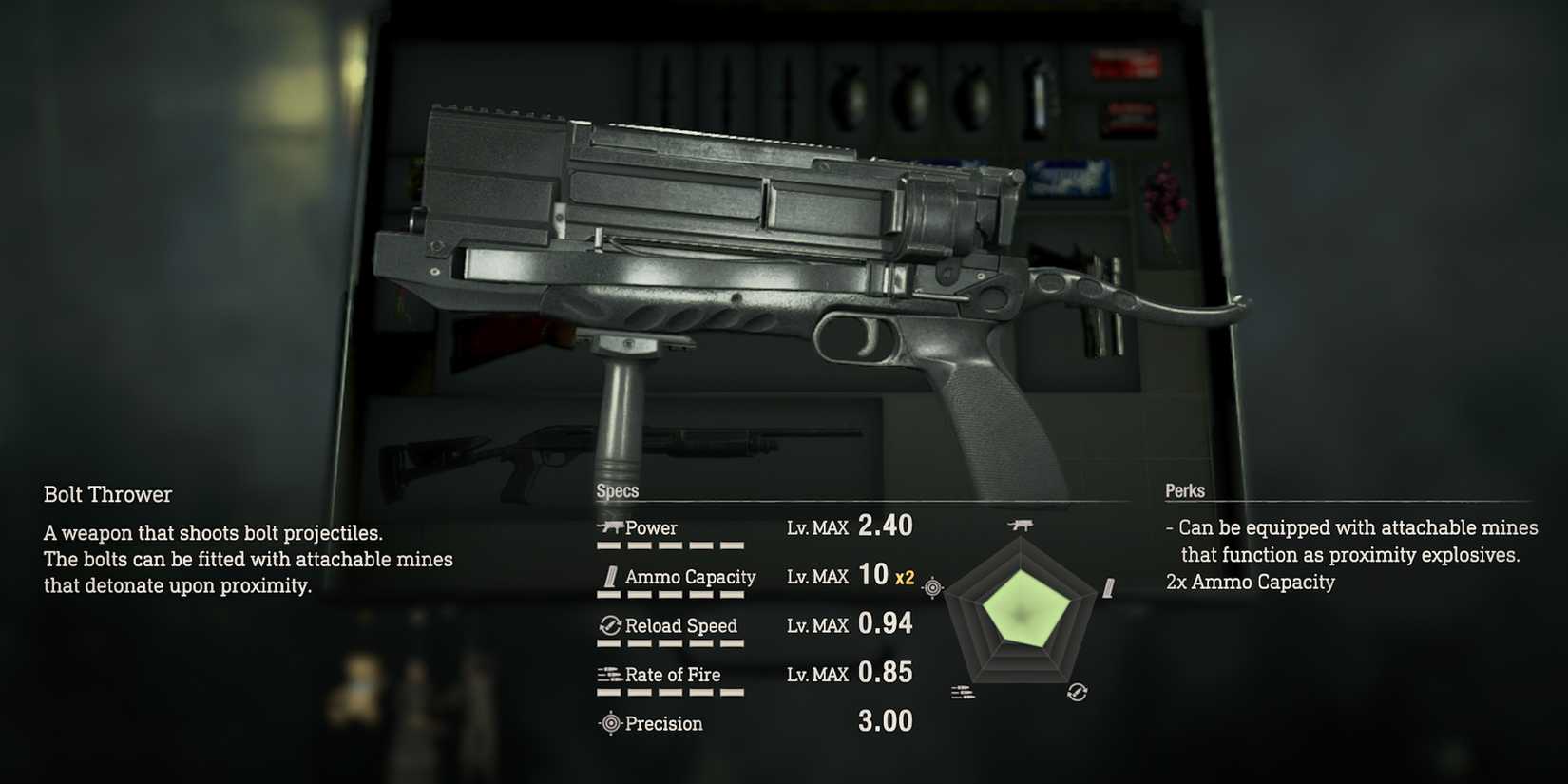Click the green pentagon stat chart

[x=1026, y=613]
